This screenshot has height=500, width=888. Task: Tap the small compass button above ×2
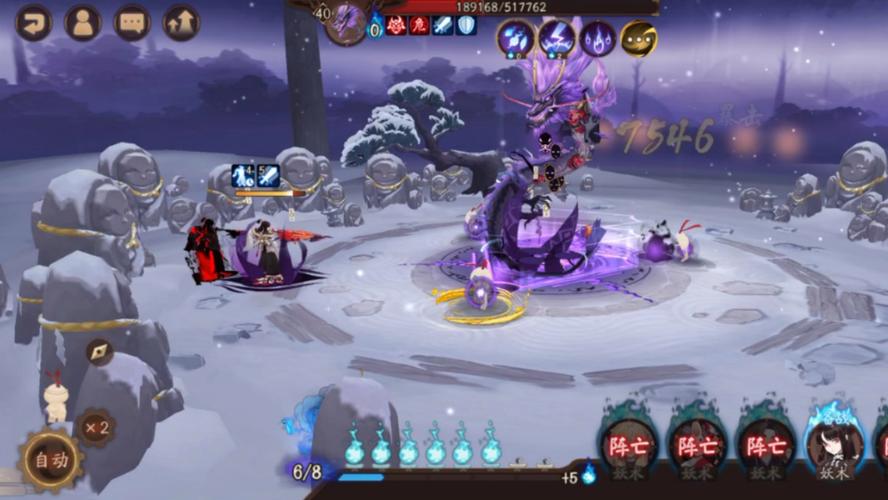coord(99,351)
